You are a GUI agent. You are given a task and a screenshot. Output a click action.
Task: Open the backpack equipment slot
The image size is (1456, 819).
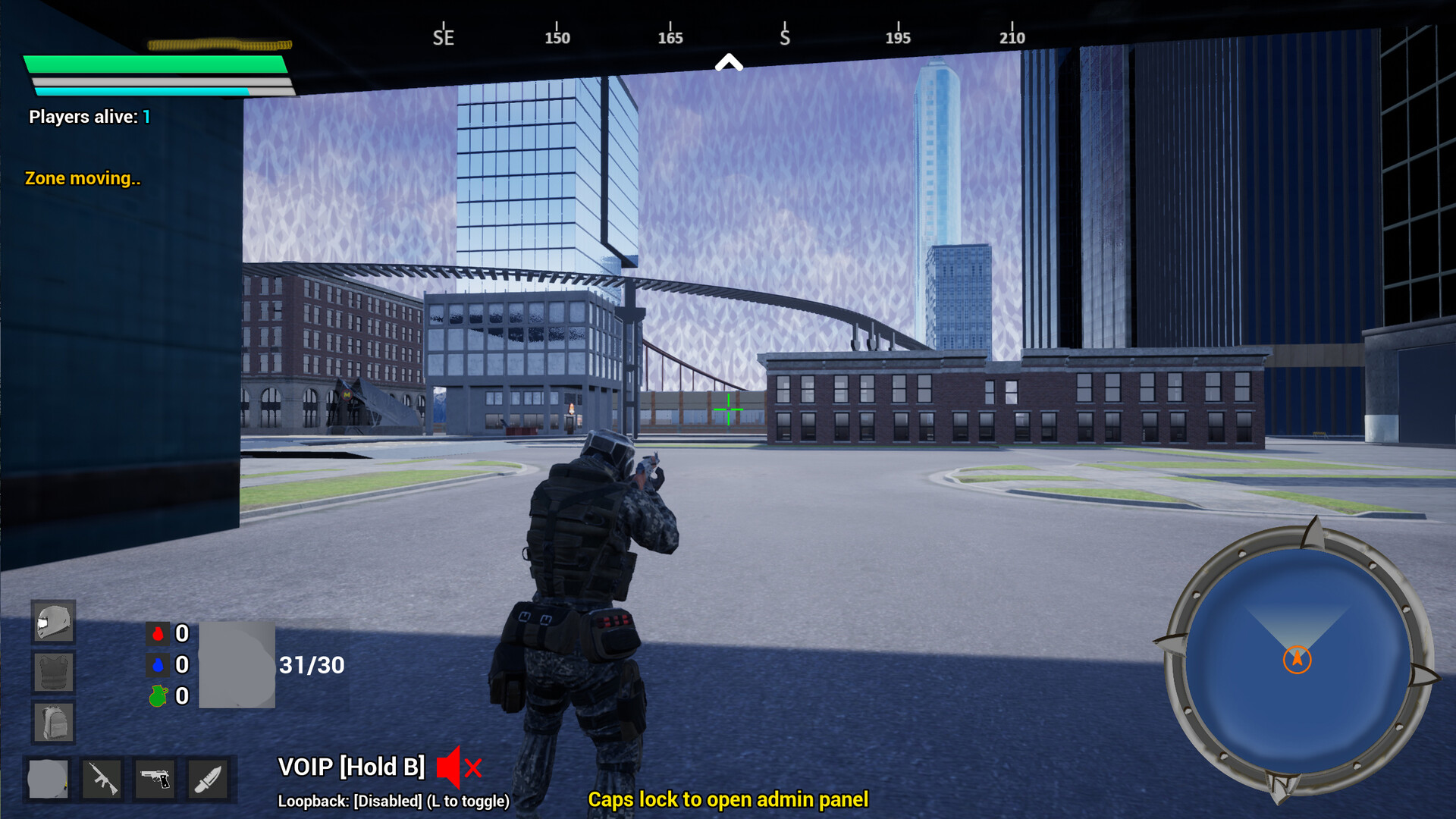pos(52,723)
